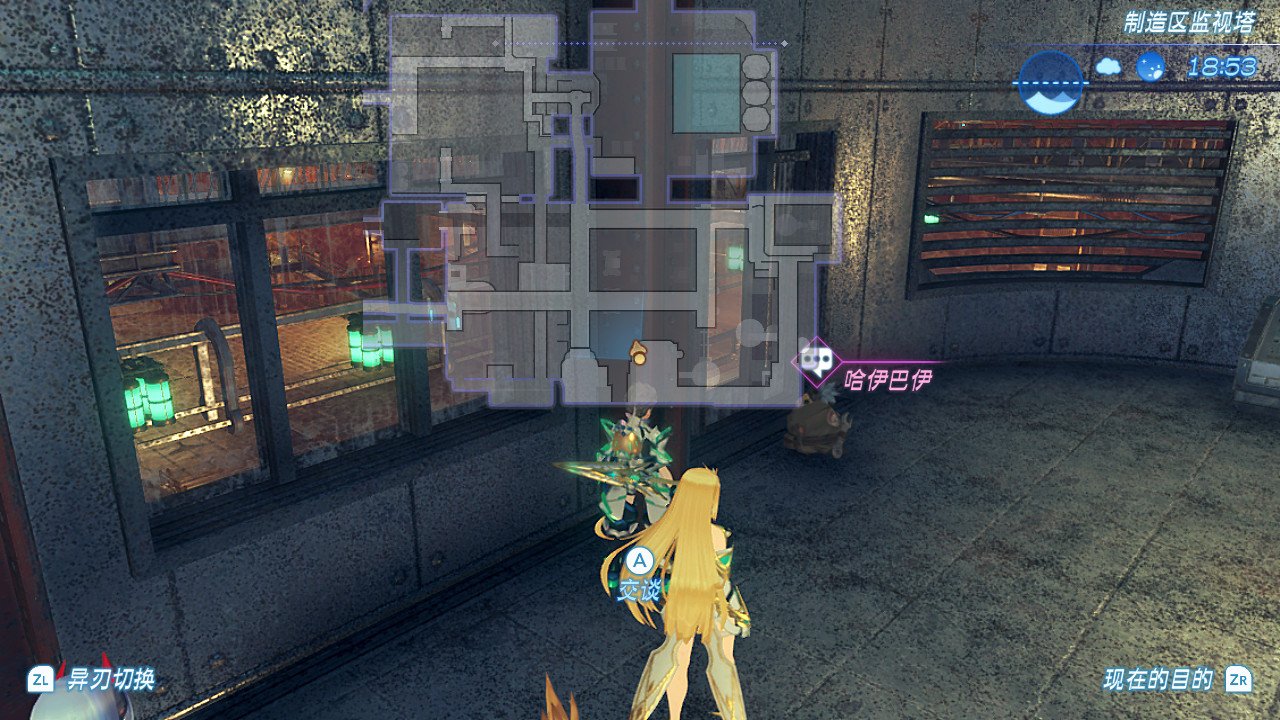Click the cloud weather icon
Viewport: 1280px width, 720px height.
pos(1108,67)
